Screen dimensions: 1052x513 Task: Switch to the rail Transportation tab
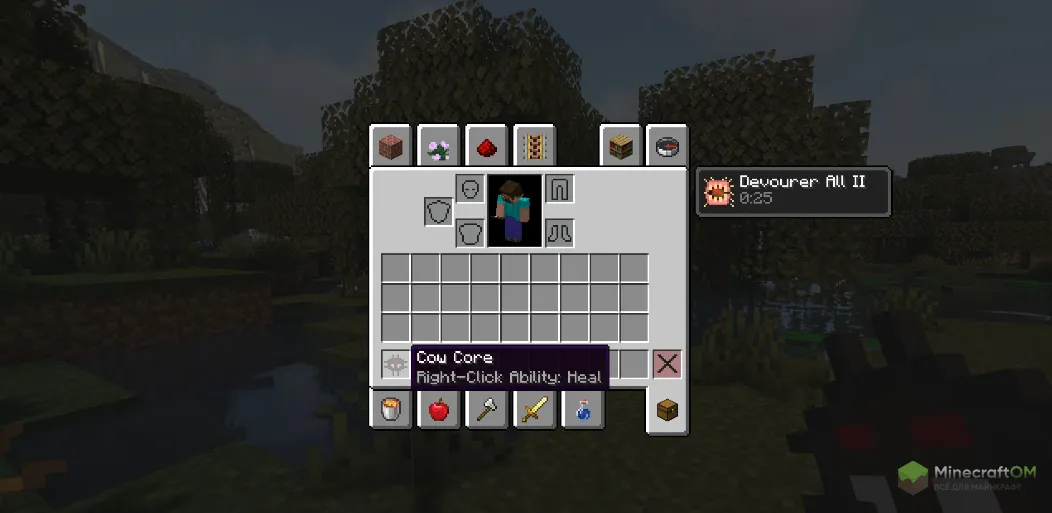pos(534,147)
